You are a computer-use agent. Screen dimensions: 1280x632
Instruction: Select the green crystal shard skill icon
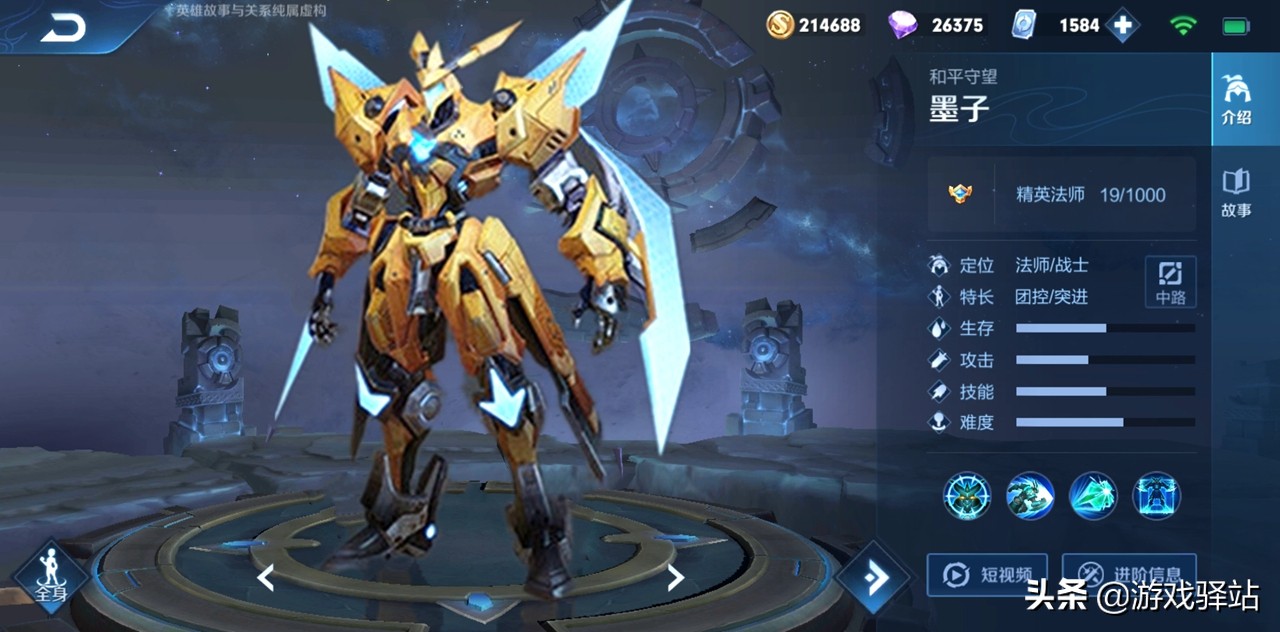coord(1094,496)
